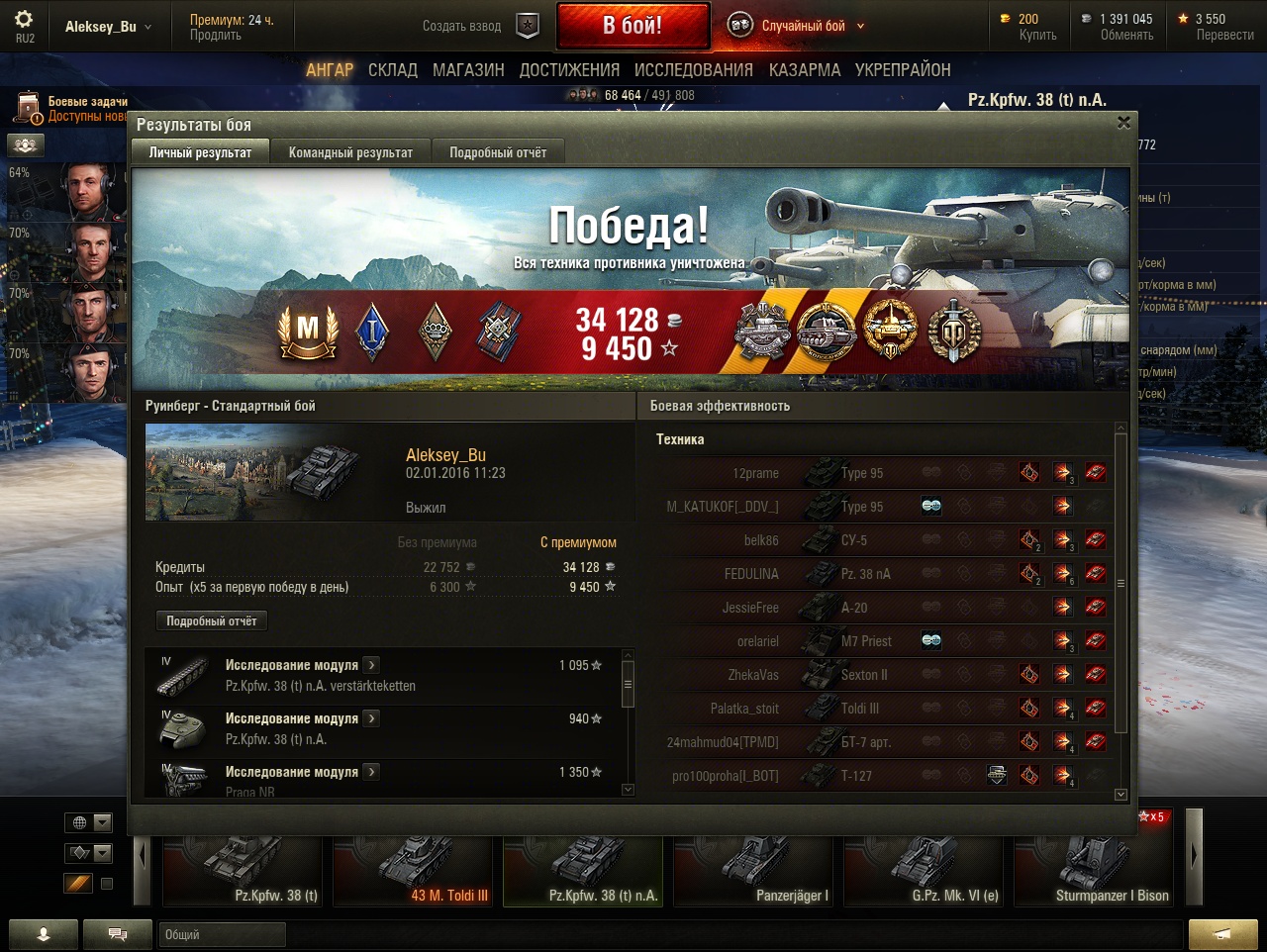
Task: Switch to Командный результат tab
Action: (x=350, y=152)
